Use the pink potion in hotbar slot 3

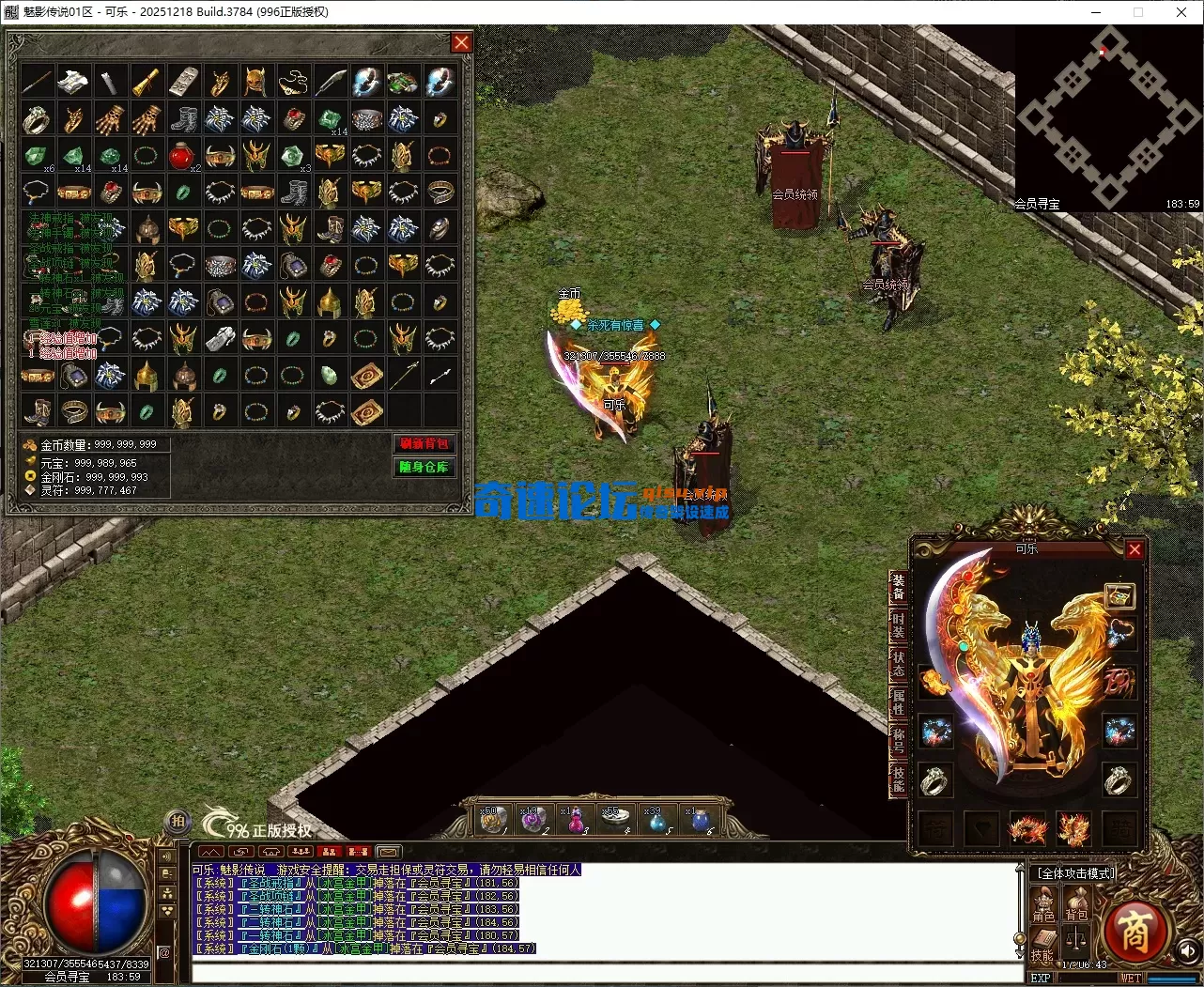pos(575,820)
